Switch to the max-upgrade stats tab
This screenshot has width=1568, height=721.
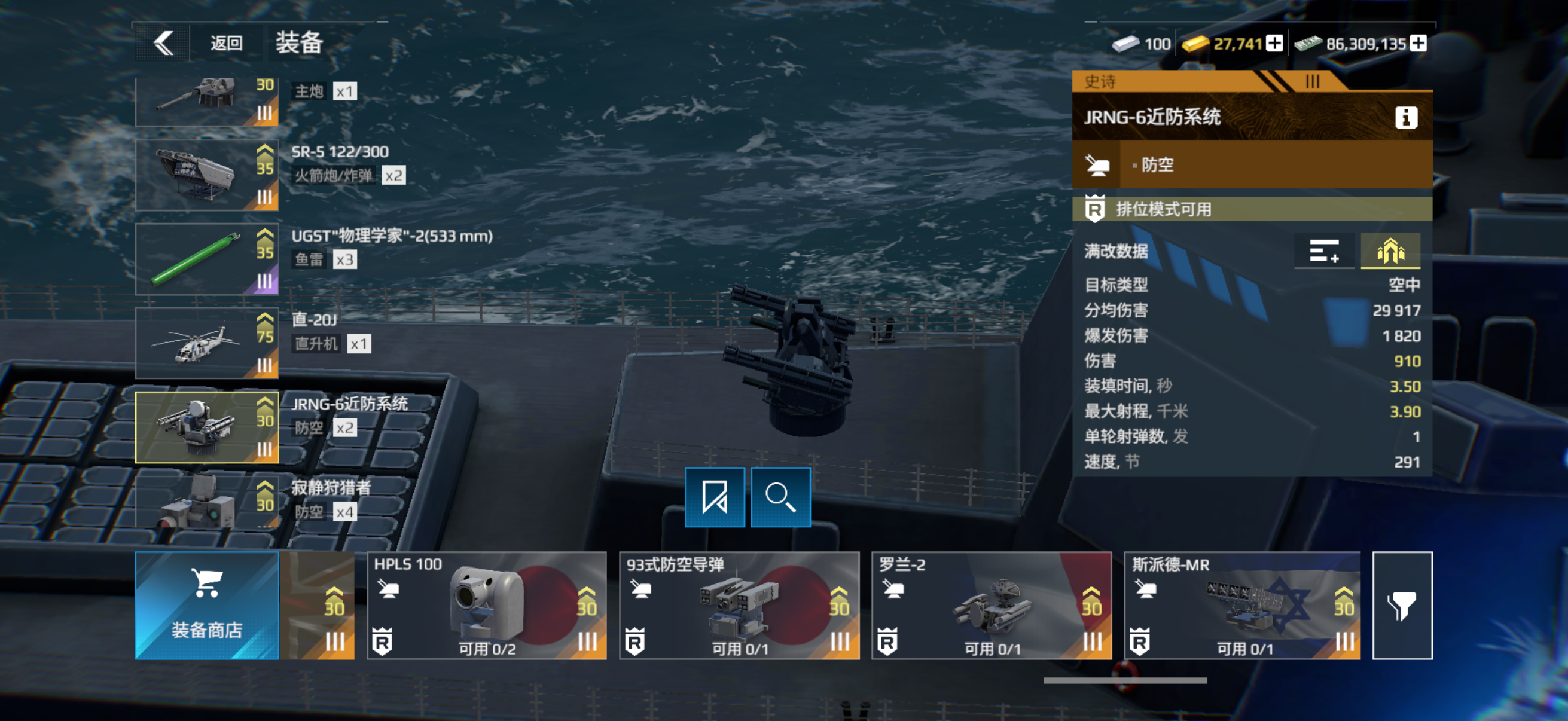tap(1390, 250)
